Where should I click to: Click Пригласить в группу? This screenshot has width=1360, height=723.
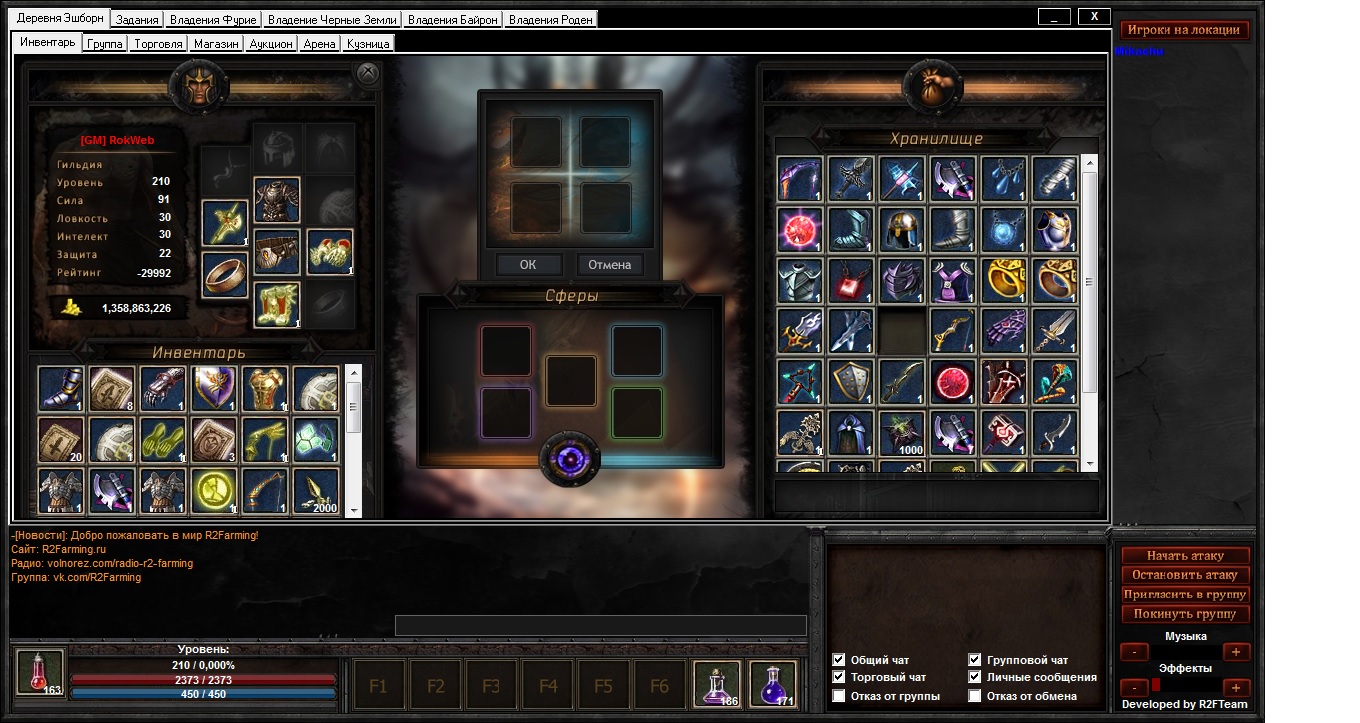click(x=1185, y=595)
